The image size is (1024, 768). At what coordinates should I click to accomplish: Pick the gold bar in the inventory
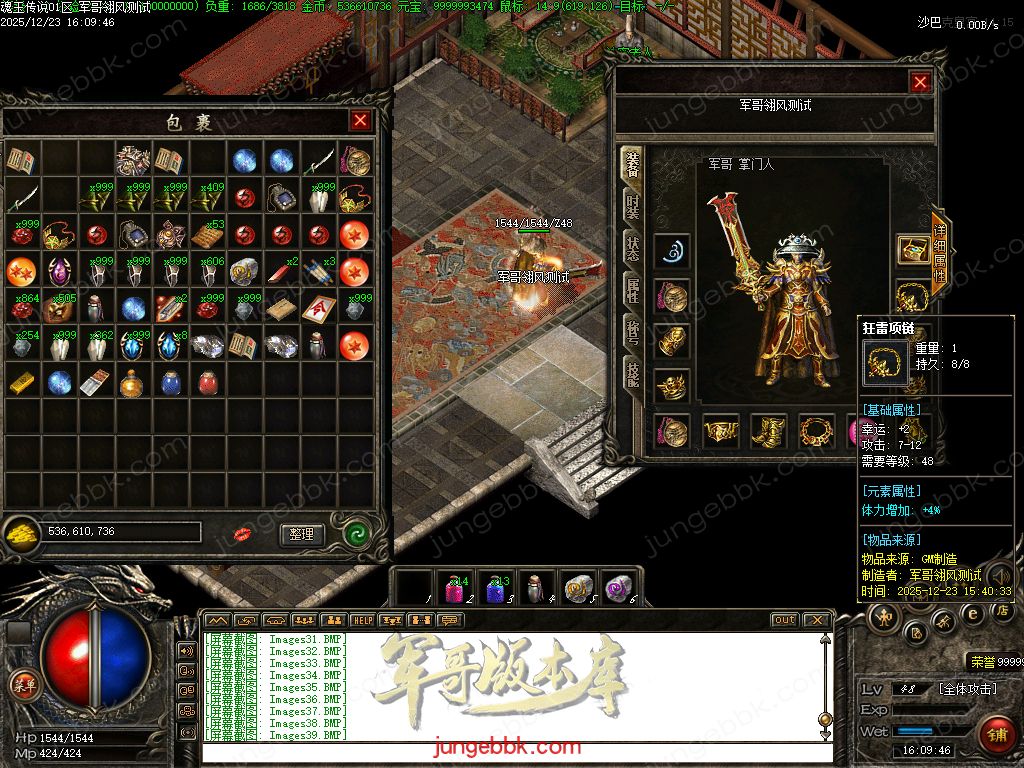[22, 382]
